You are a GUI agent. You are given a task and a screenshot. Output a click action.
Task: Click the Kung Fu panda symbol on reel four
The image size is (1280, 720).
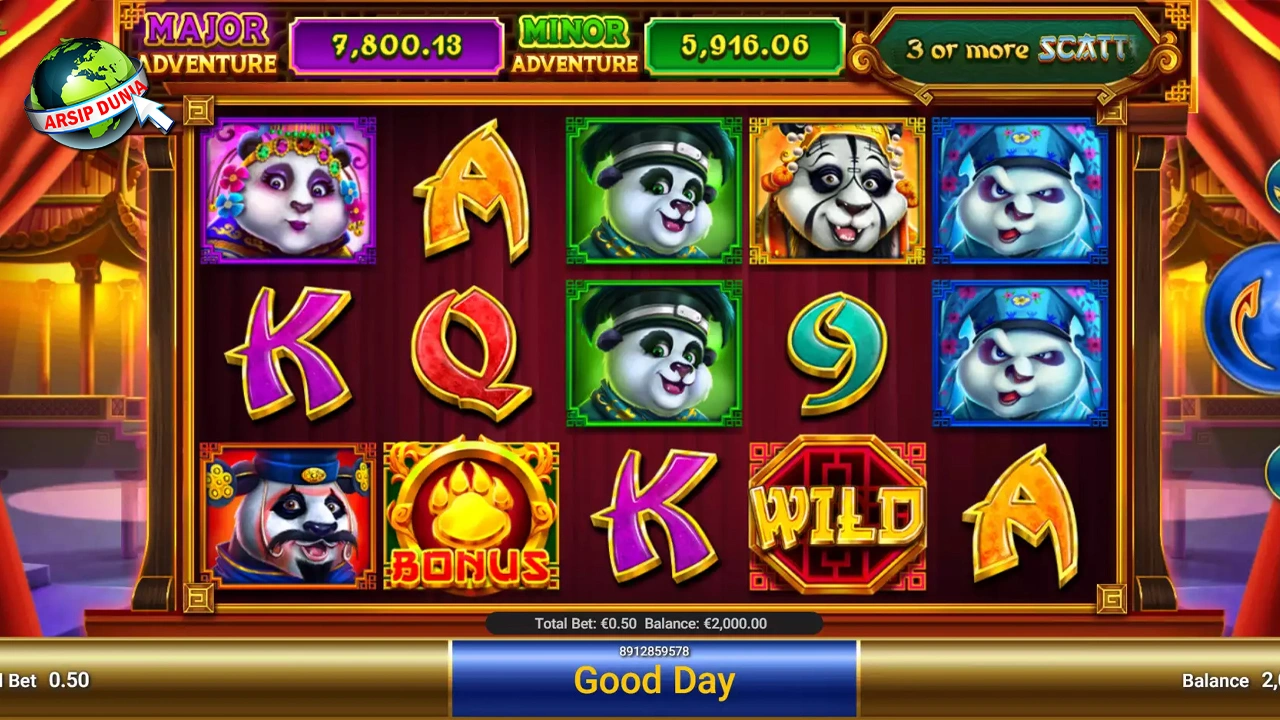tap(837, 190)
